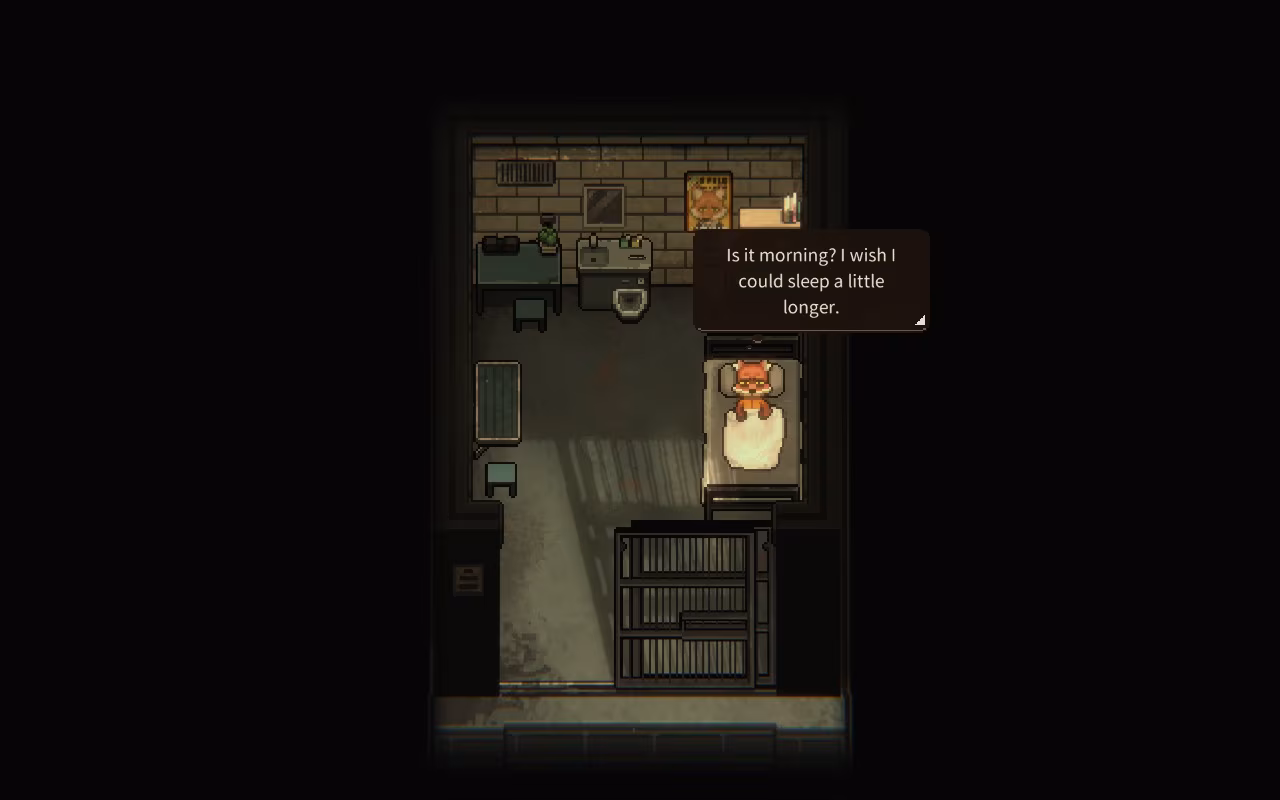This screenshot has width=1280, height=800.
Task: Select the toilet below the sink
Action: 628,300
